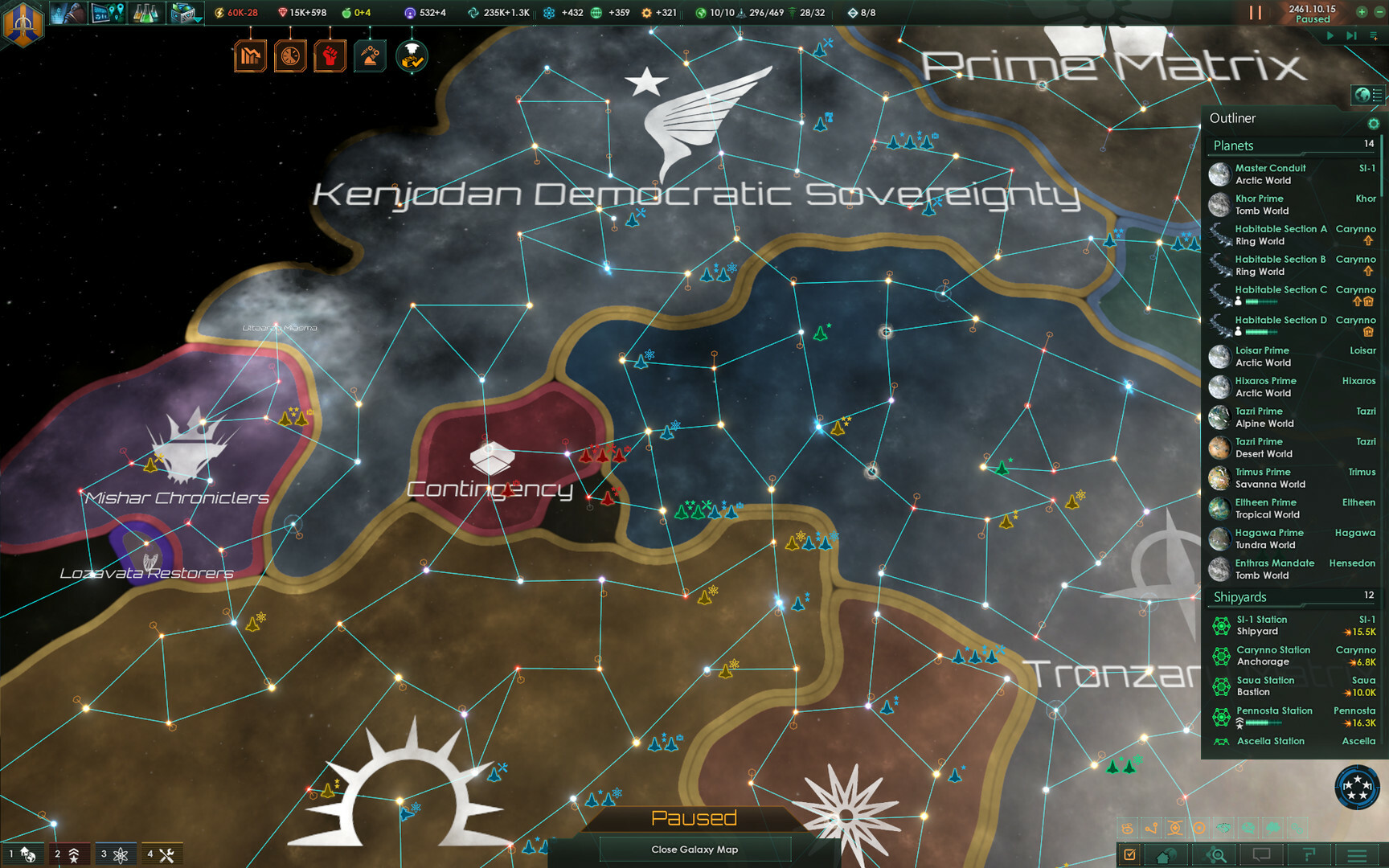Open the Outliner settings gear
1389x868 pixels.
point(1374,125)
